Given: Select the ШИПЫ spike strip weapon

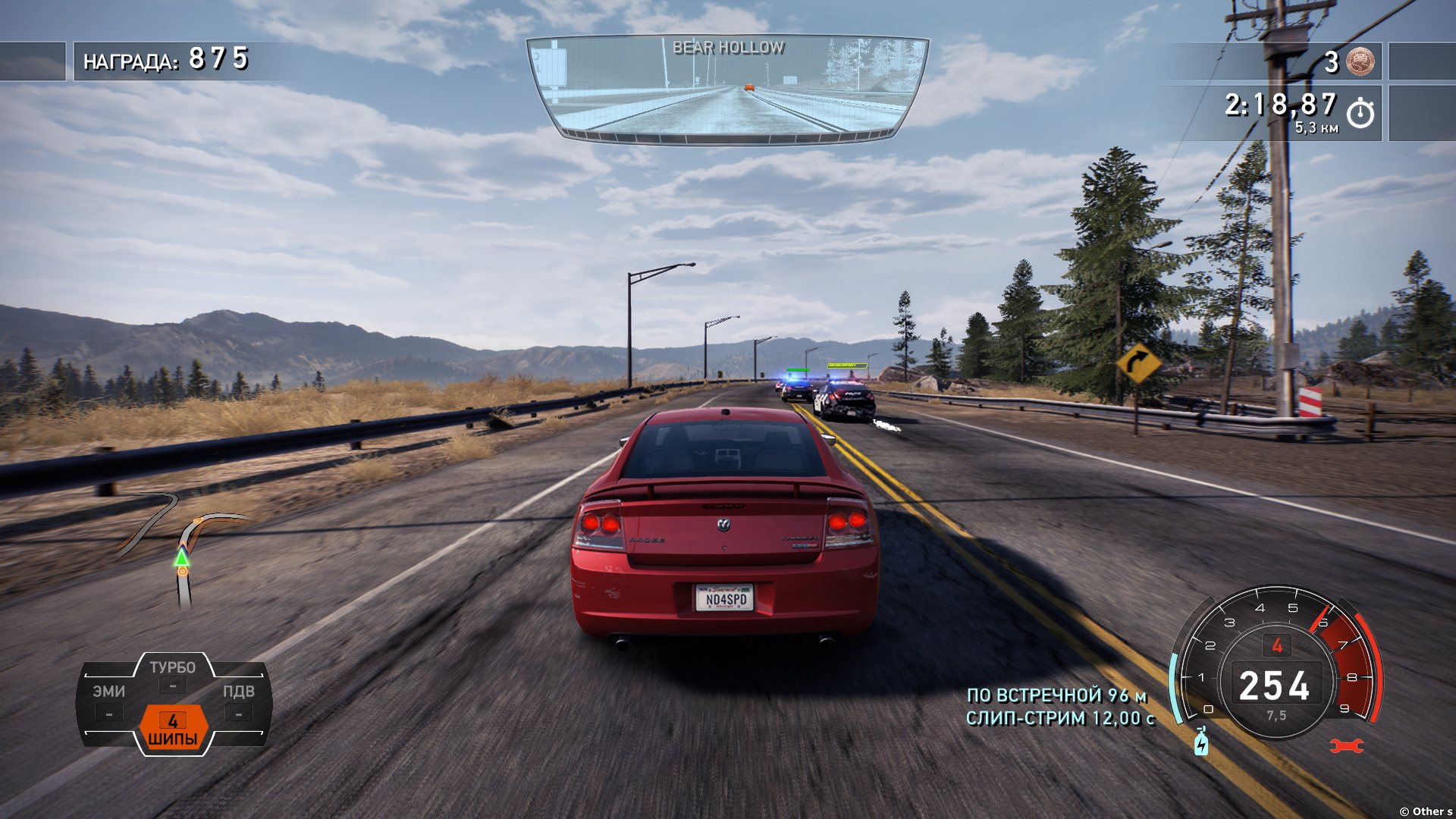Looking at the screenshot, I should tap(173, 729).
